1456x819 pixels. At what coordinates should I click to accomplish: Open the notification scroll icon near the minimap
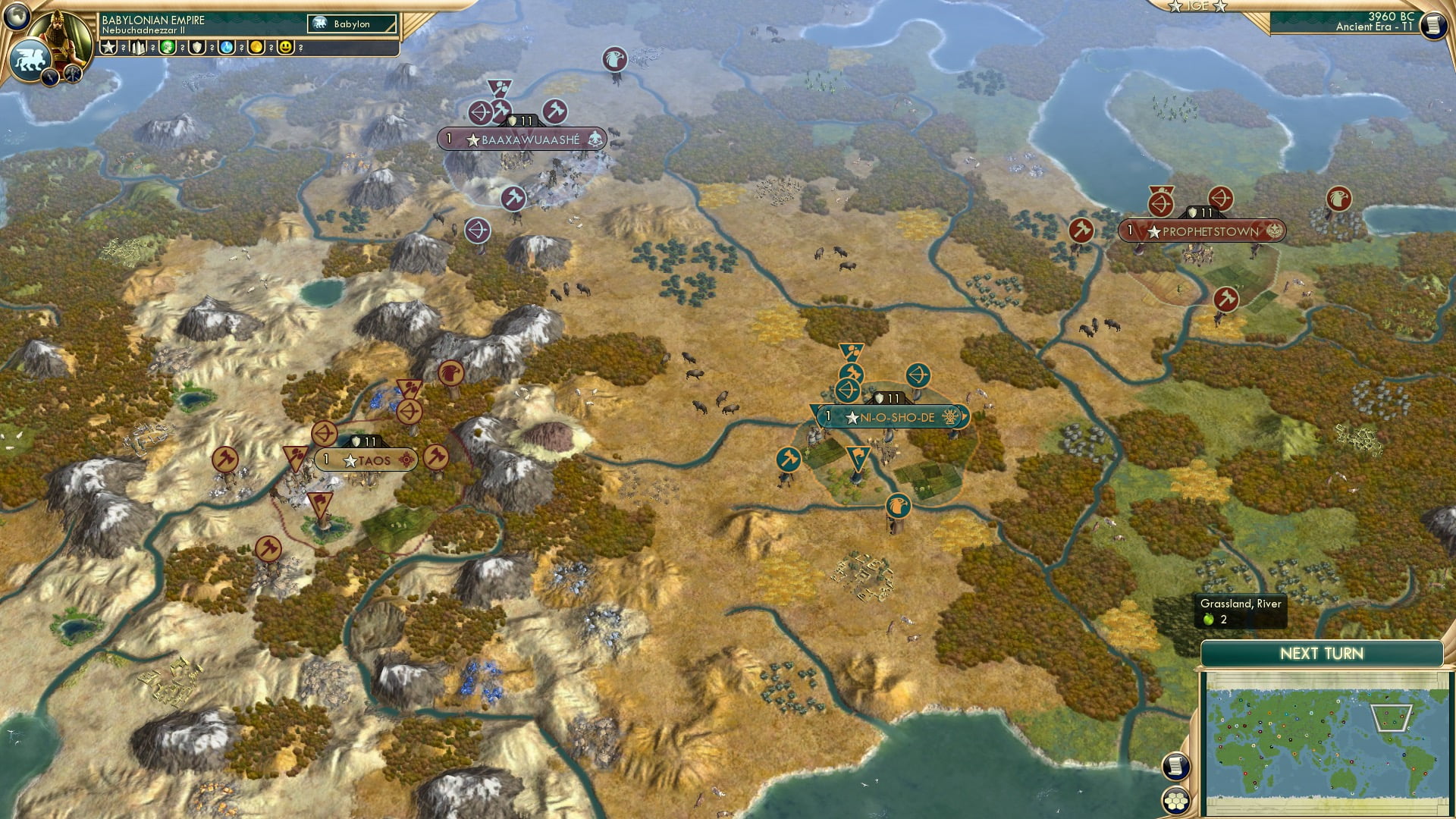(1175, 766)
